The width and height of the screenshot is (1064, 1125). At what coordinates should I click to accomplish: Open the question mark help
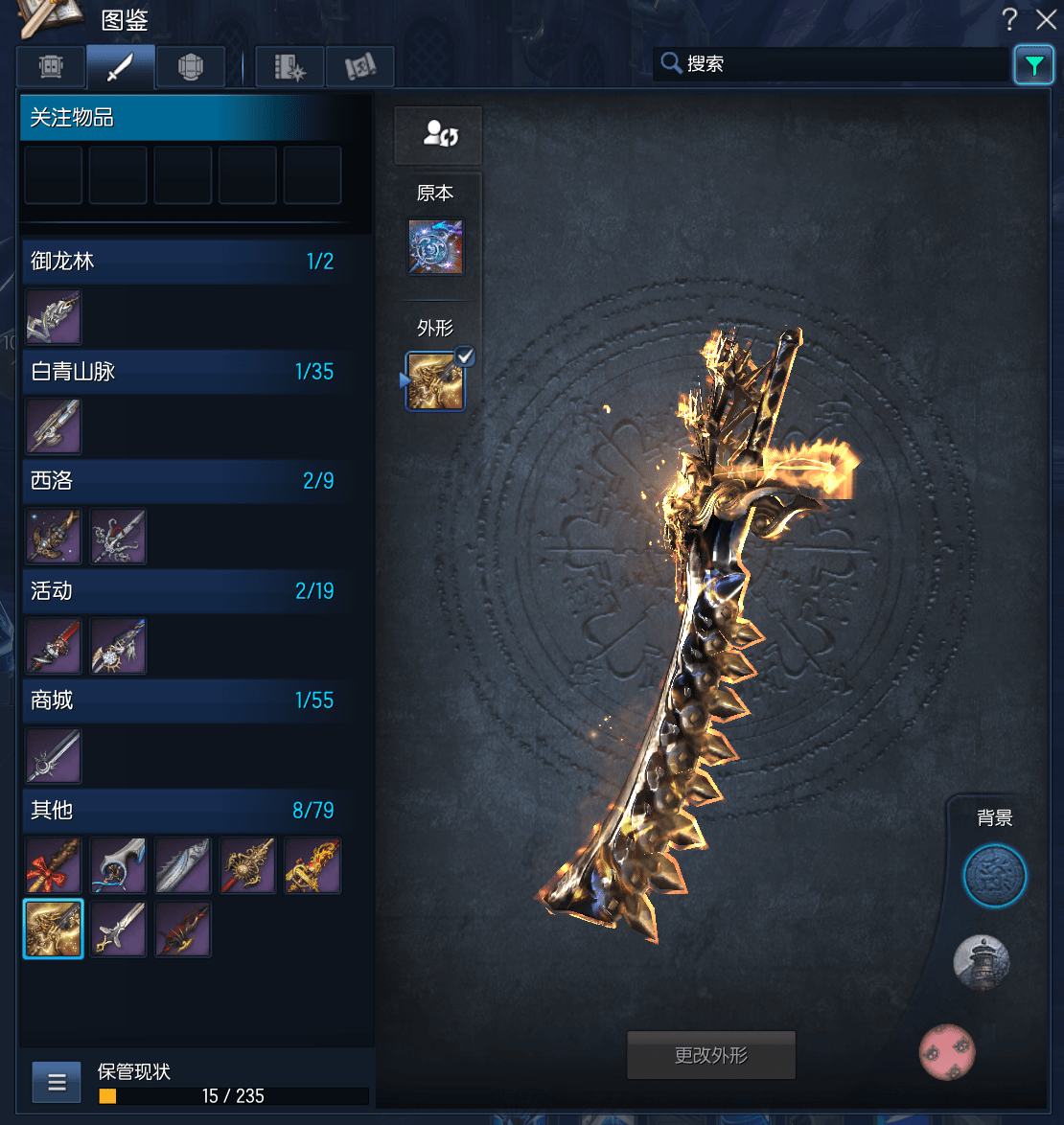click(1009, 19)
